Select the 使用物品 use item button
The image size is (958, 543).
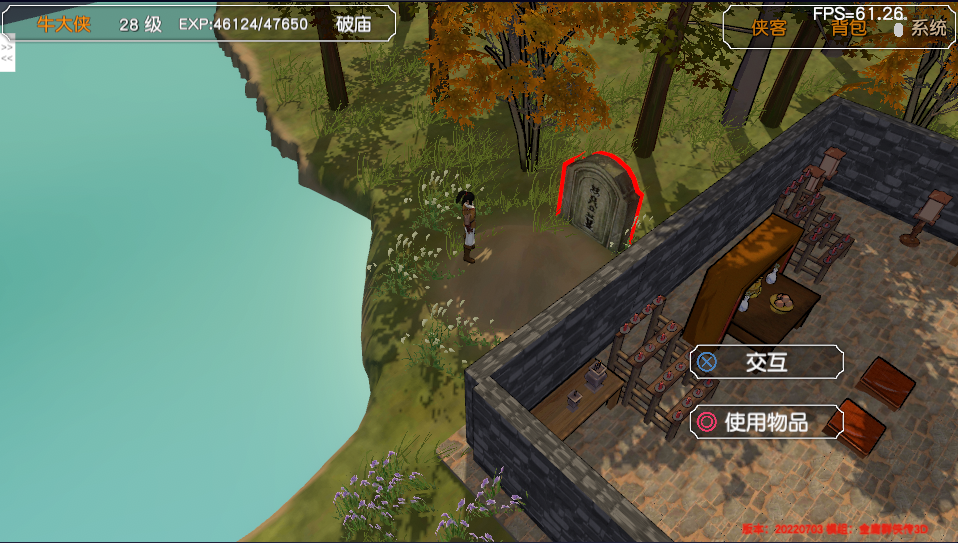pos(766,422)
